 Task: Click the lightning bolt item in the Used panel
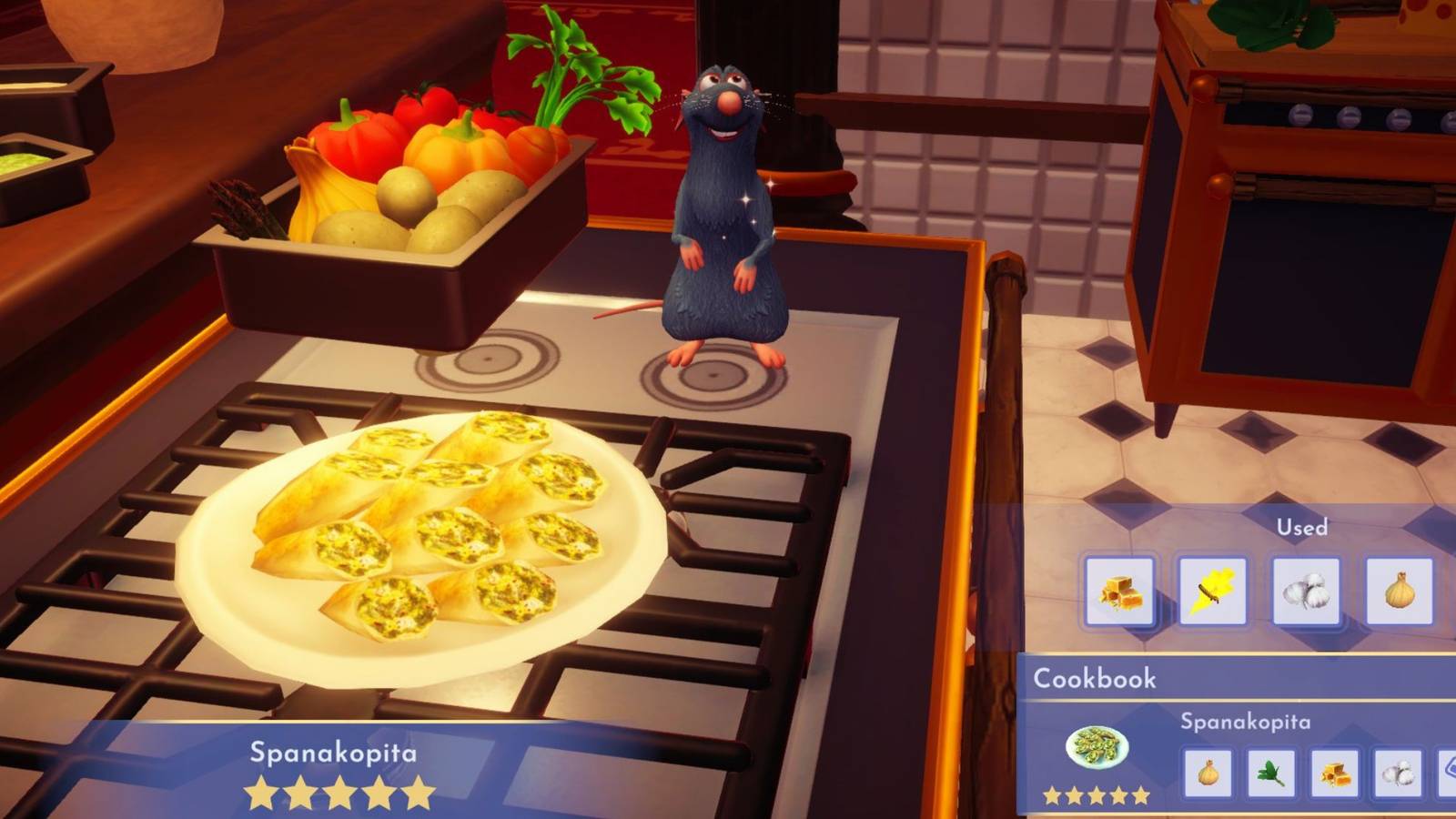1210,591
